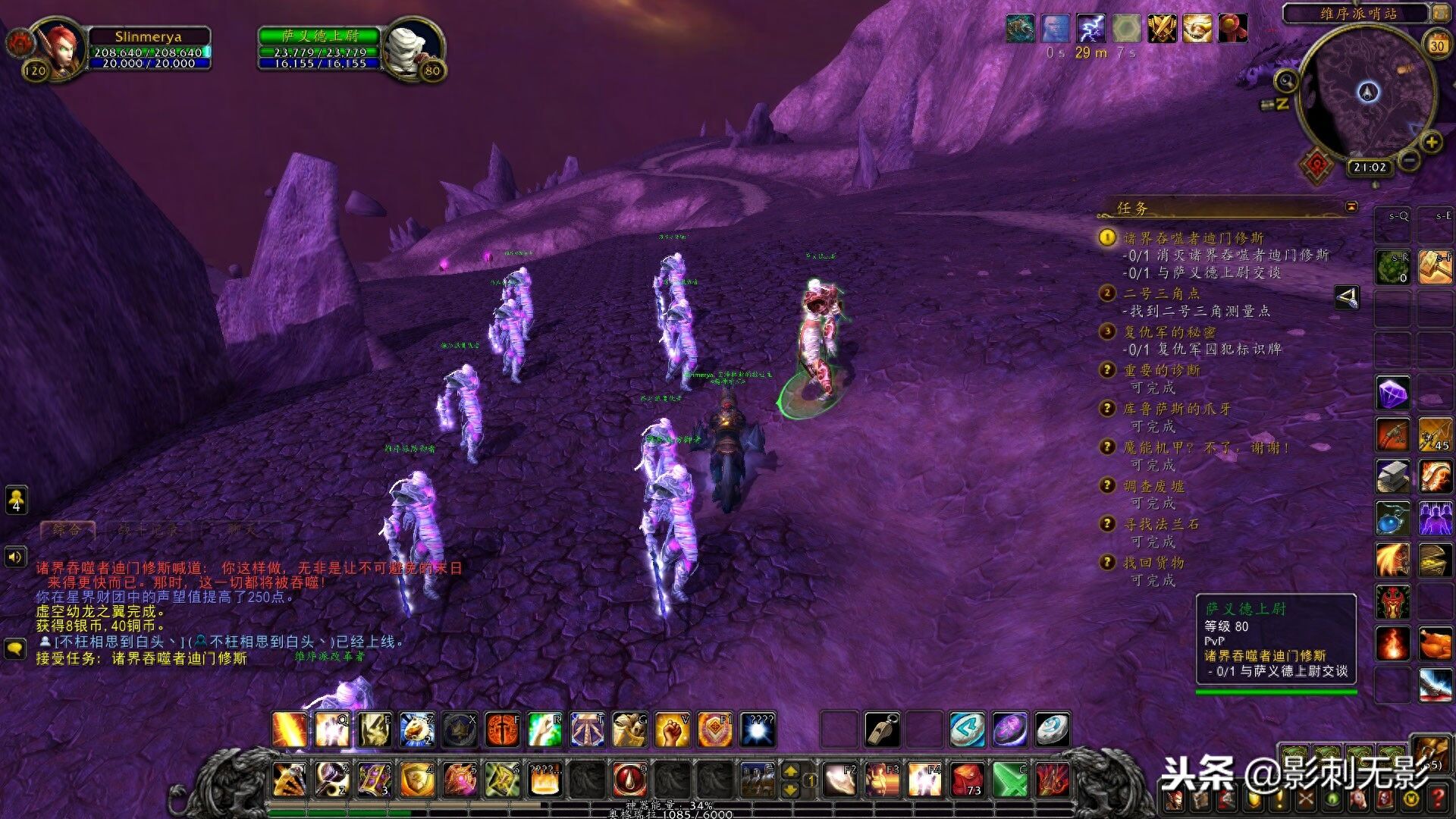Activate the flight master's whistle slot
1456x819 pixels.
pyautogui.click(x=882, y=730)
